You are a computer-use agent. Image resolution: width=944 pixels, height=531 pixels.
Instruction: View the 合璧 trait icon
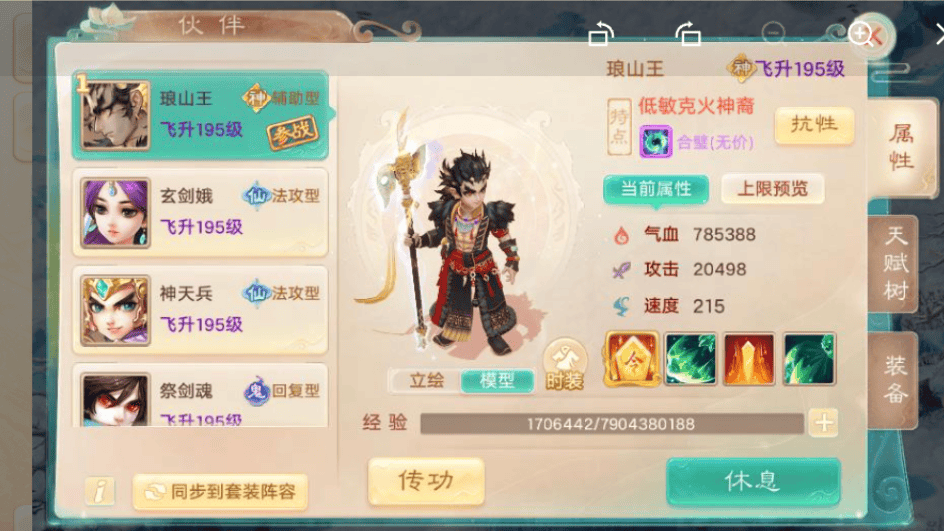(x=656, y=142)
